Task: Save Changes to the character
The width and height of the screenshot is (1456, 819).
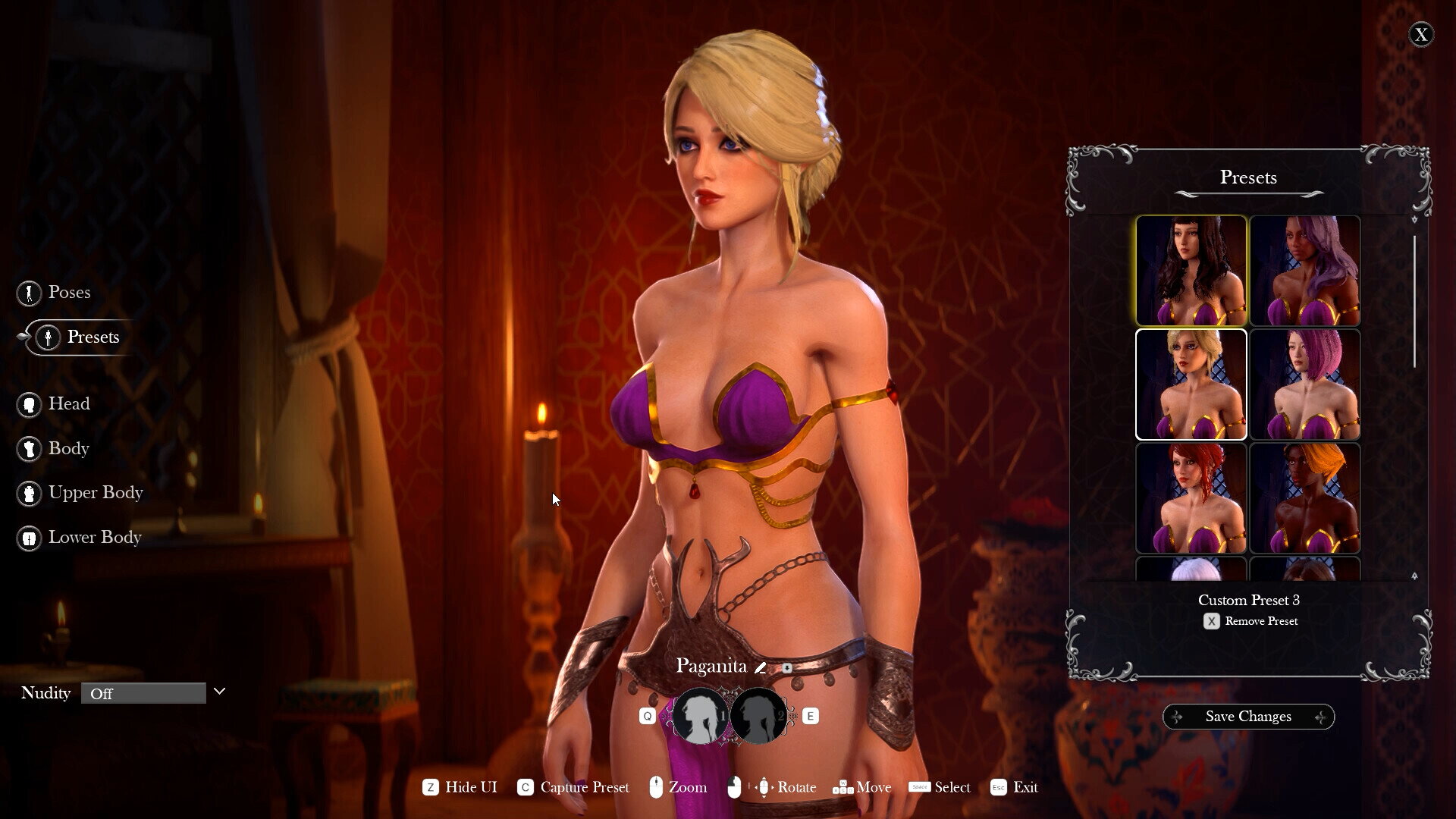Action: click(x=1248, y=717)
